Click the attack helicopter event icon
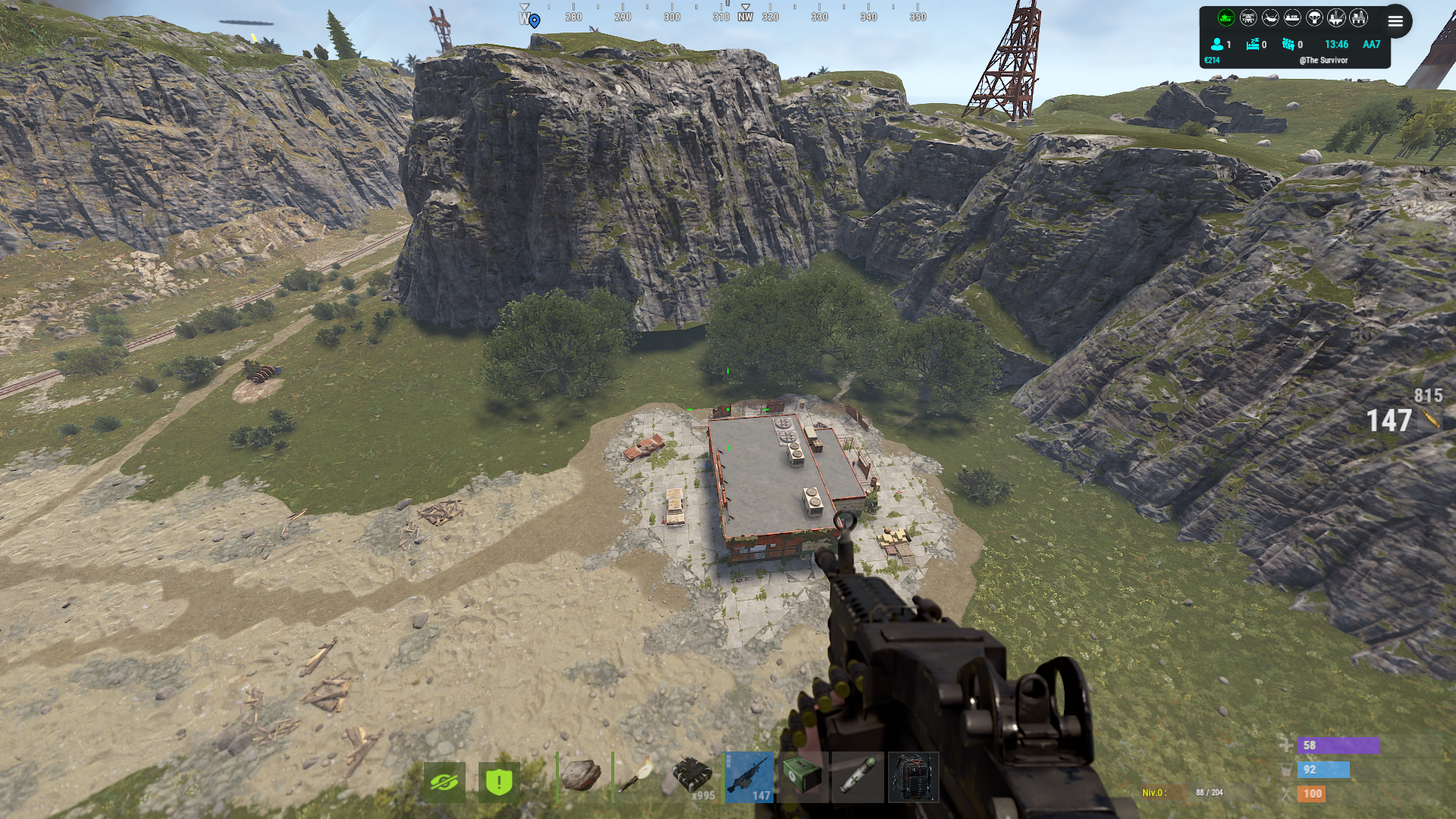The height and width of the screenshot is (819, 1456). pyautogui.click(x=1248, y=17)
